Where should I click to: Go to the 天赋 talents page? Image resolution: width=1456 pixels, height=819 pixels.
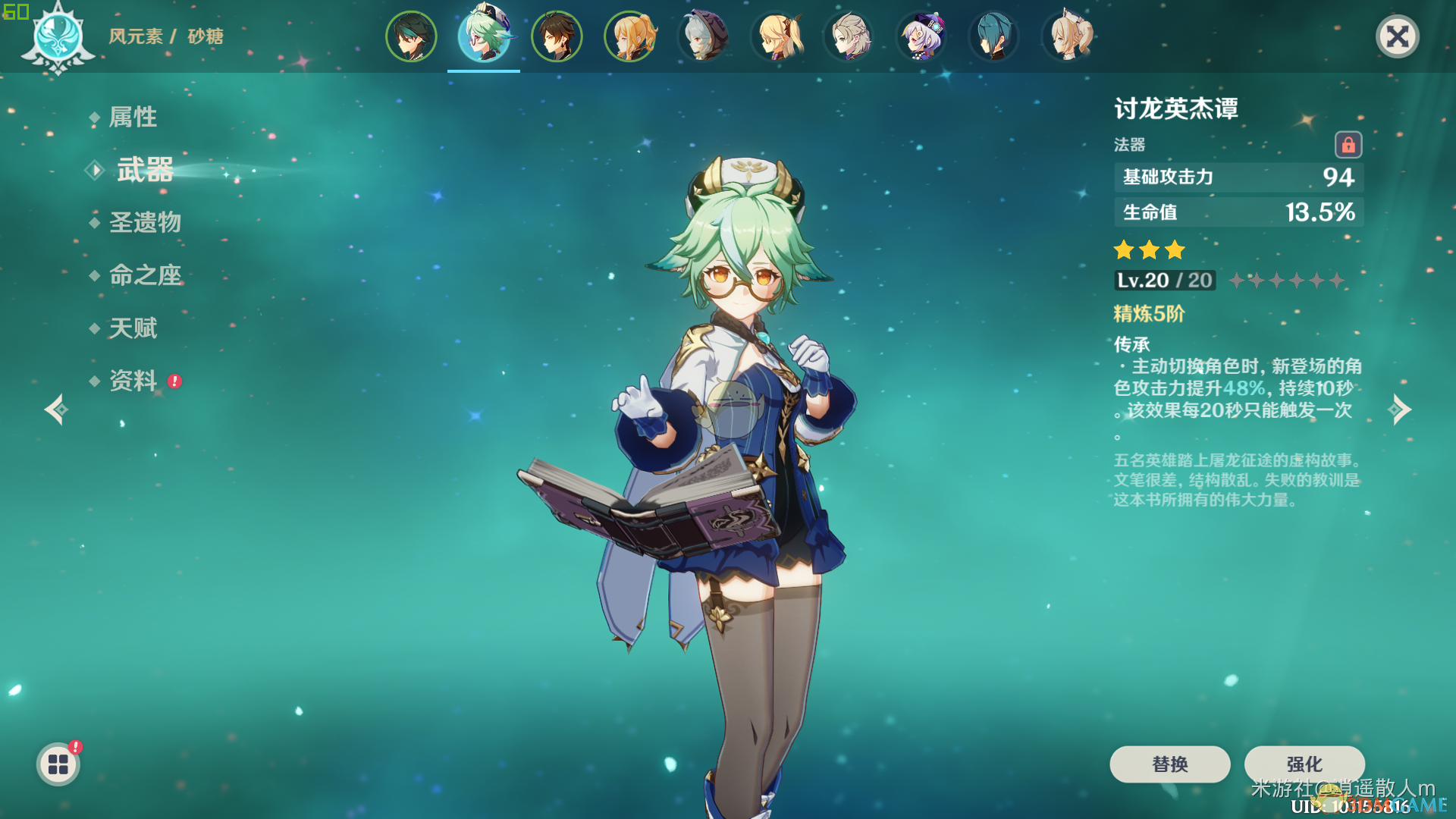pyautogui.click(x=133, y=328)
